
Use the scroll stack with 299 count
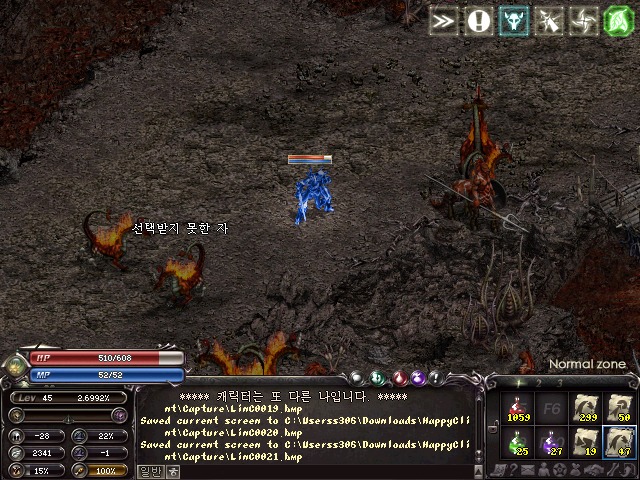[x=586, y=408]
